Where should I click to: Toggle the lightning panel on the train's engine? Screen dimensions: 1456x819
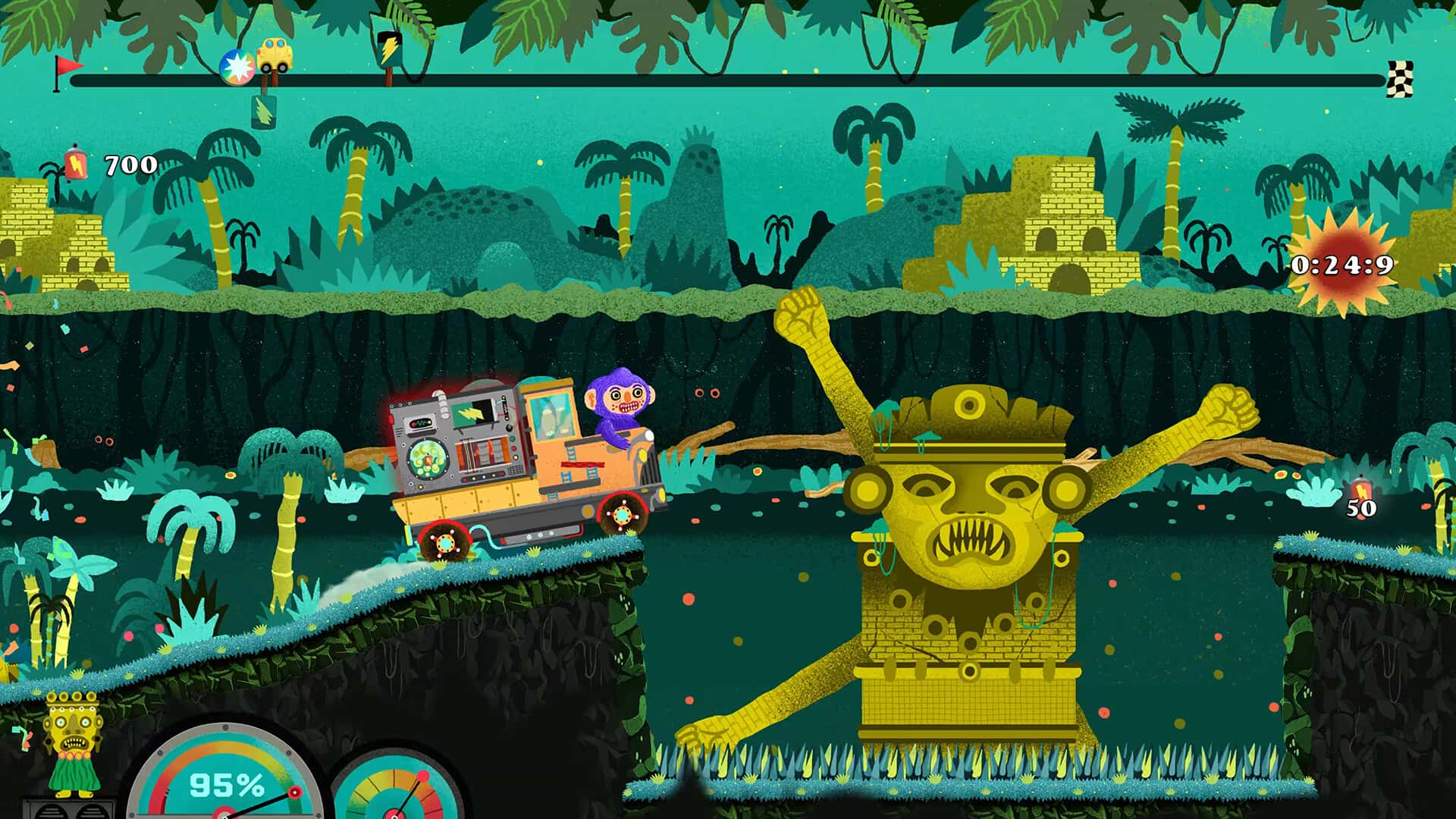pos(470,410)
